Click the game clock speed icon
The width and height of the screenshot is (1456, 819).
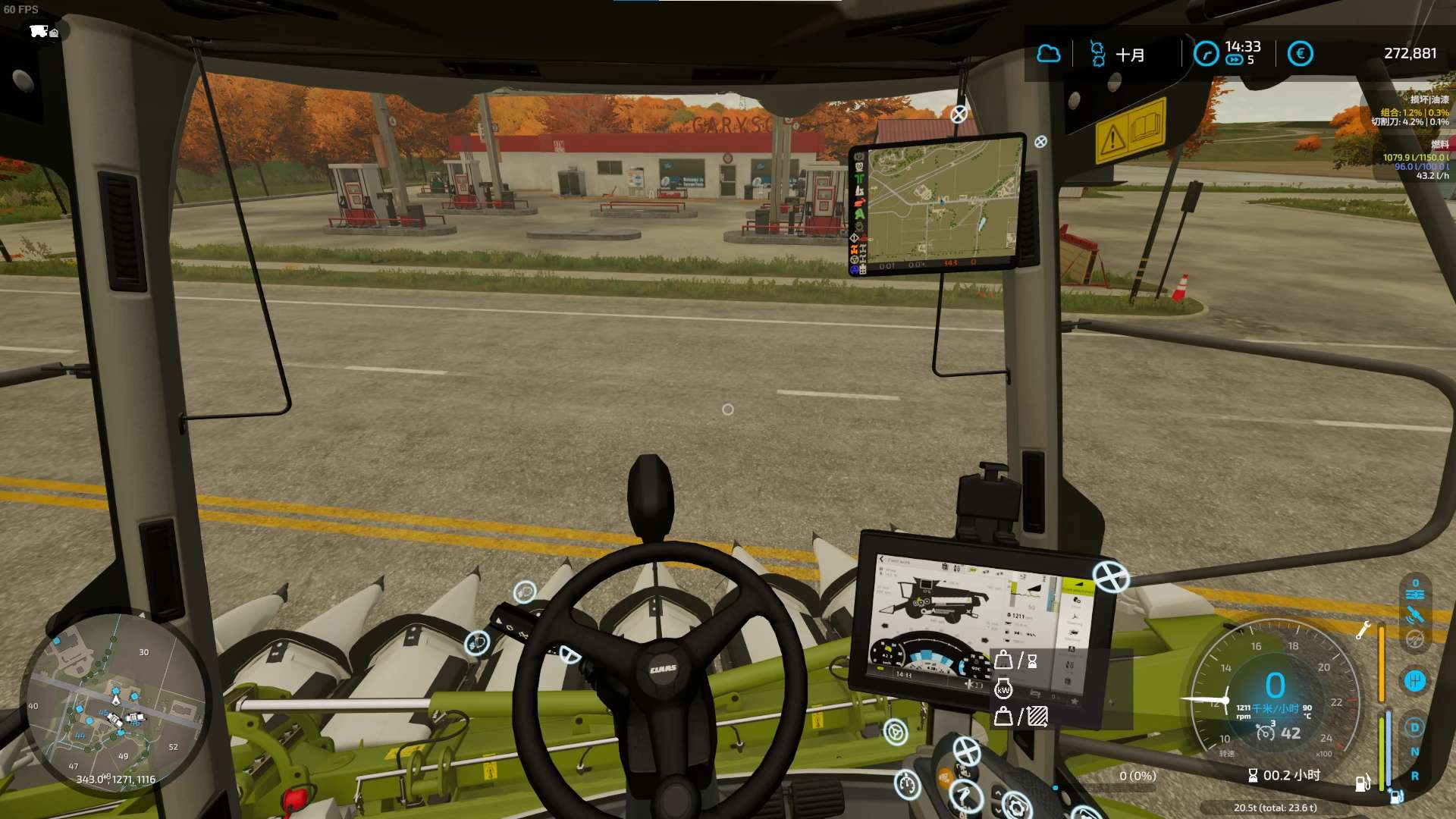click(x=1206, y=54)
